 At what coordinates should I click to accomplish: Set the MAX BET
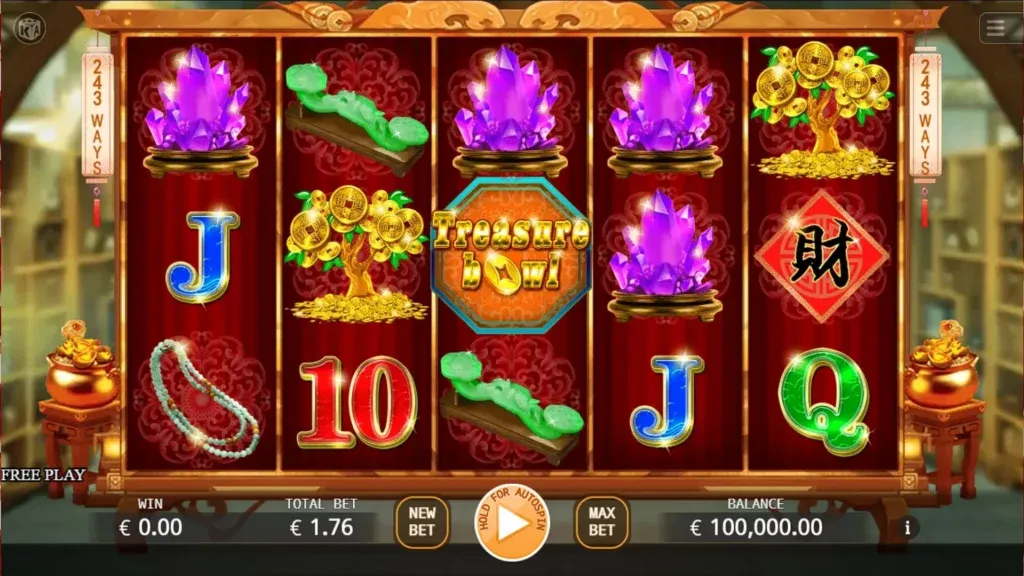[x=601, y=522]
